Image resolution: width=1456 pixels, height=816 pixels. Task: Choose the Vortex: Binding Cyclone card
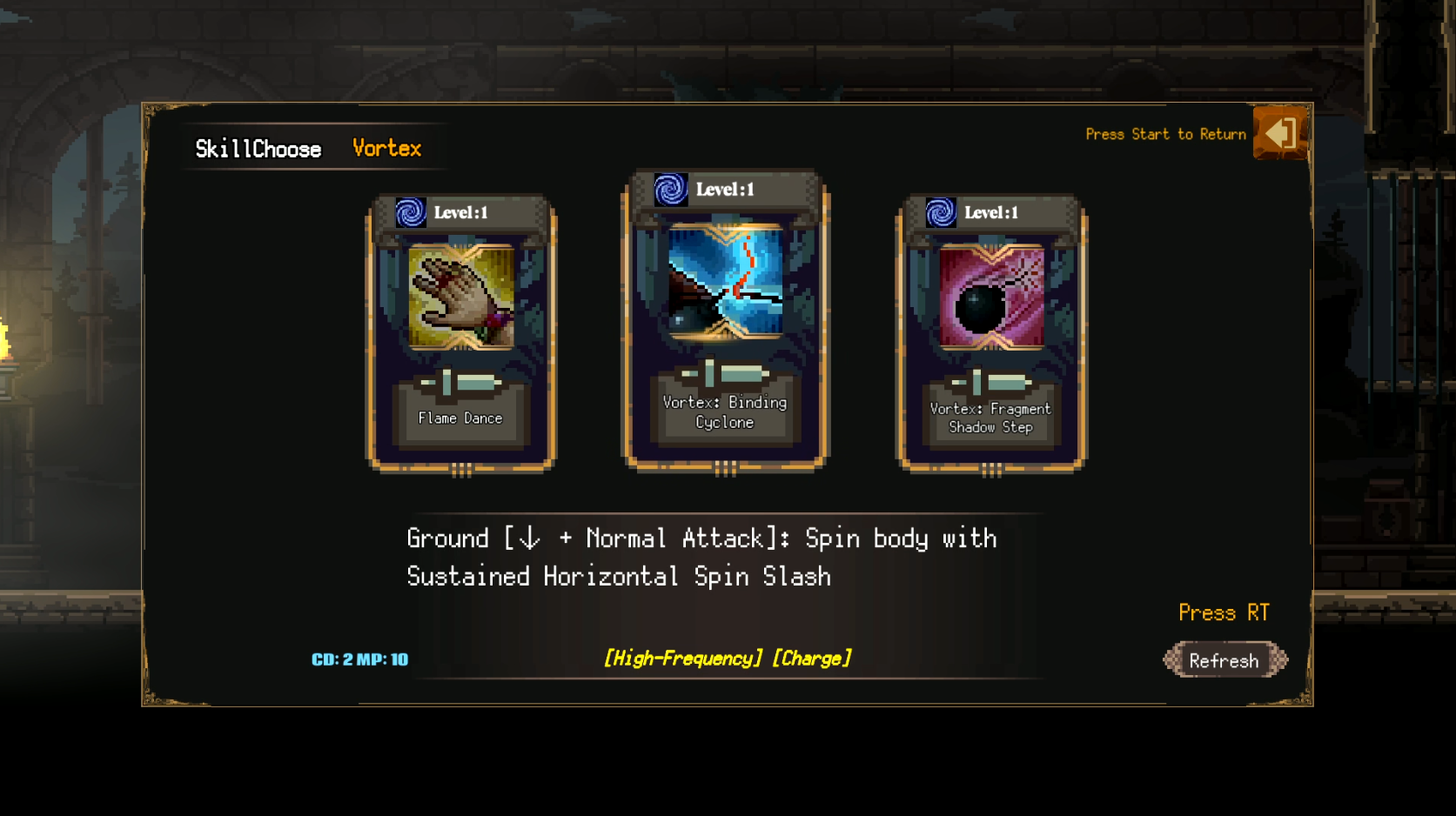[725, 320]
